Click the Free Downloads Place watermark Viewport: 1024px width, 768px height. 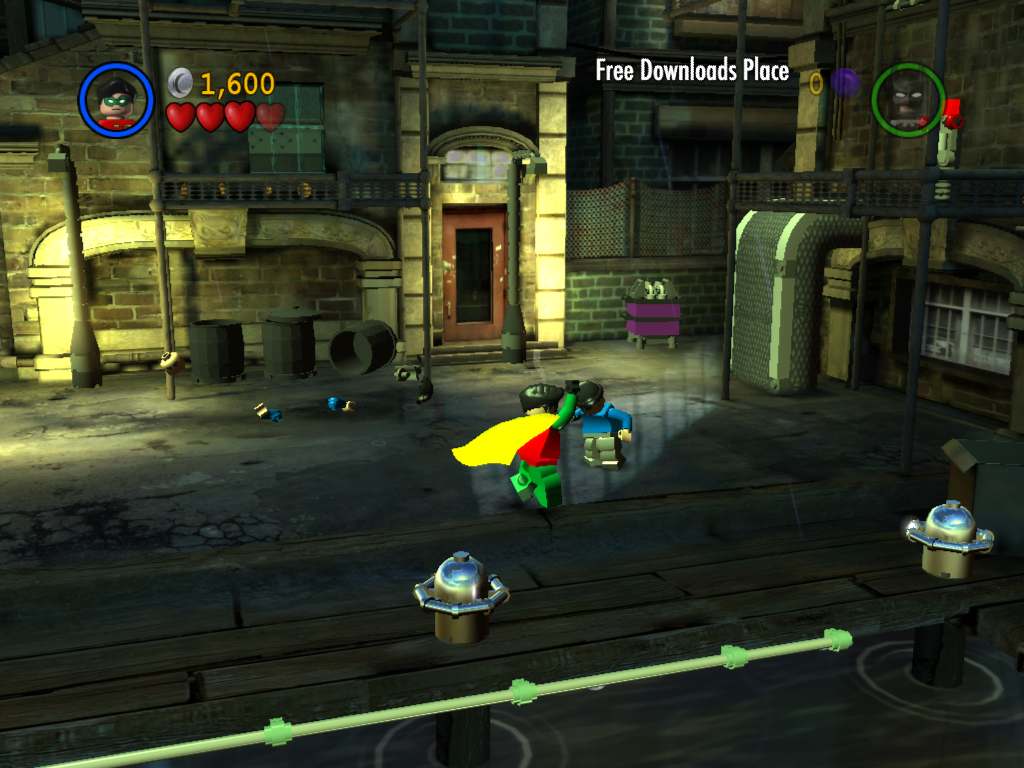click(x=692, y=71)
